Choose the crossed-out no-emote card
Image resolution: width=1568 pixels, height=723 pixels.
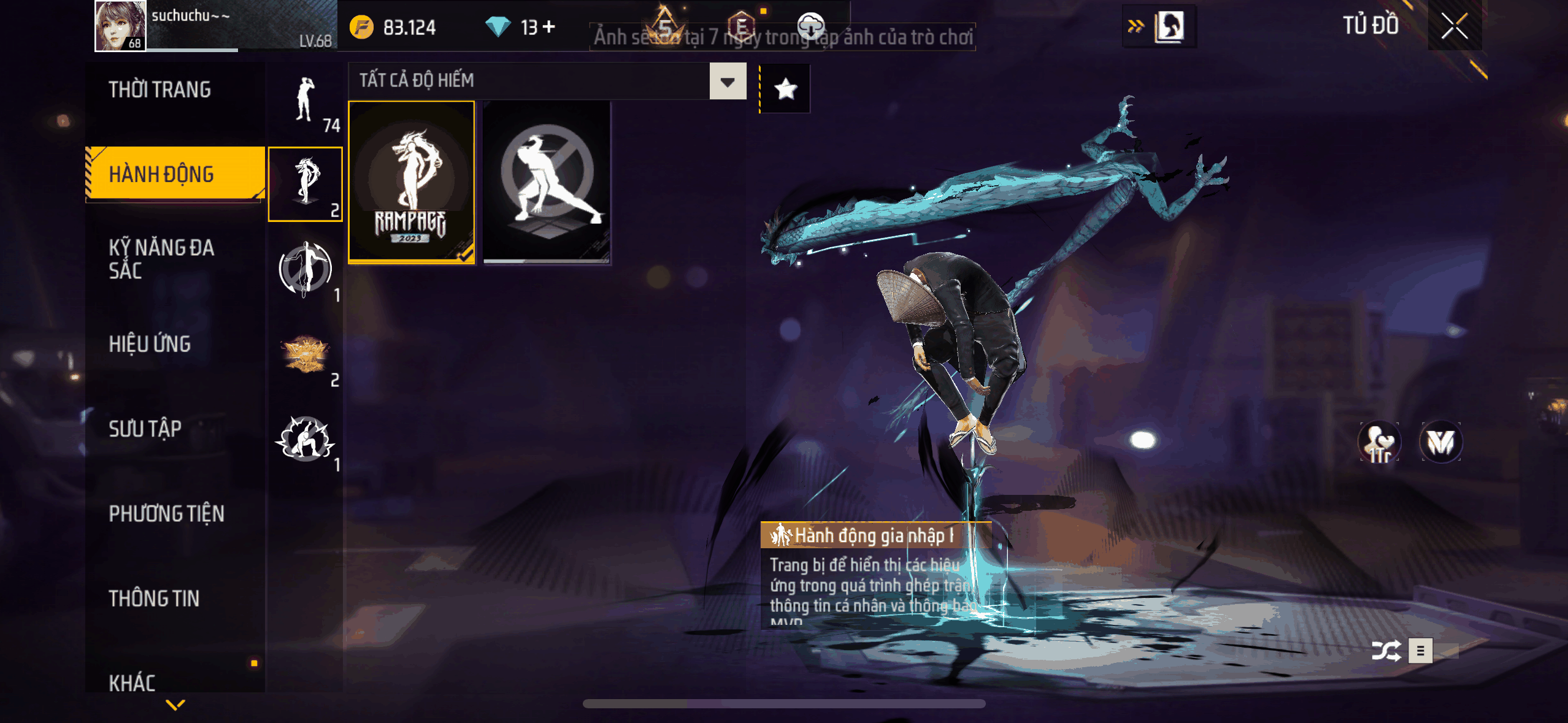click(547, 182)
